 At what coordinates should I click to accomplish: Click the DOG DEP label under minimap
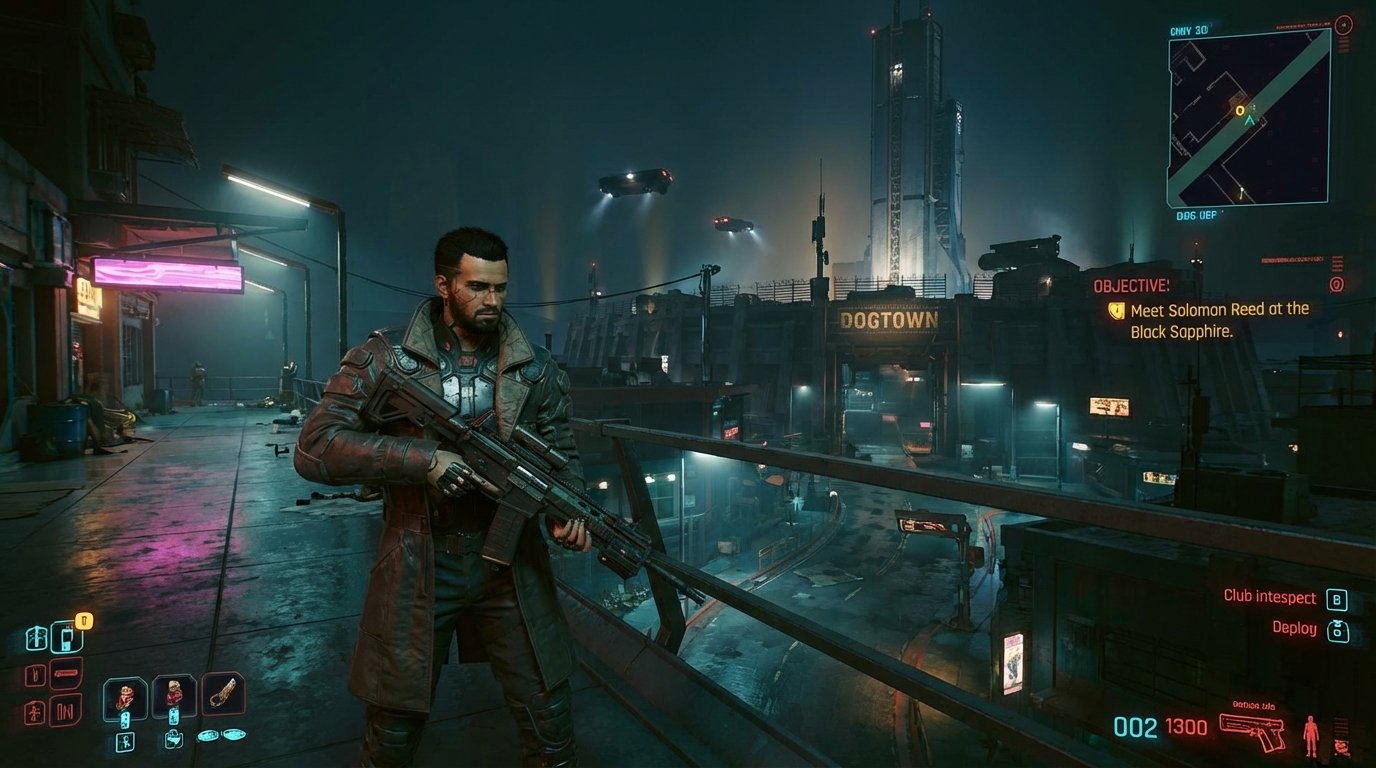pos(1195,214)
